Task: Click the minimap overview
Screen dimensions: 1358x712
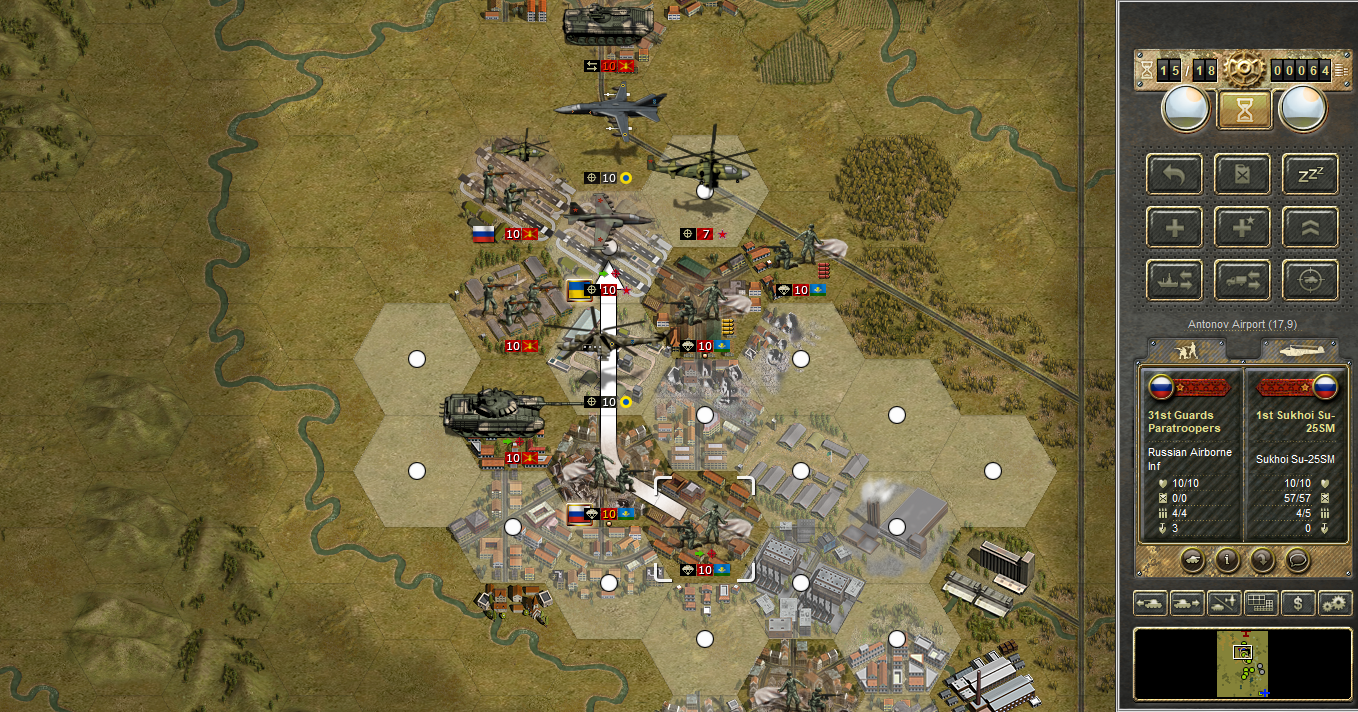Action: (x=1242, y=663)
